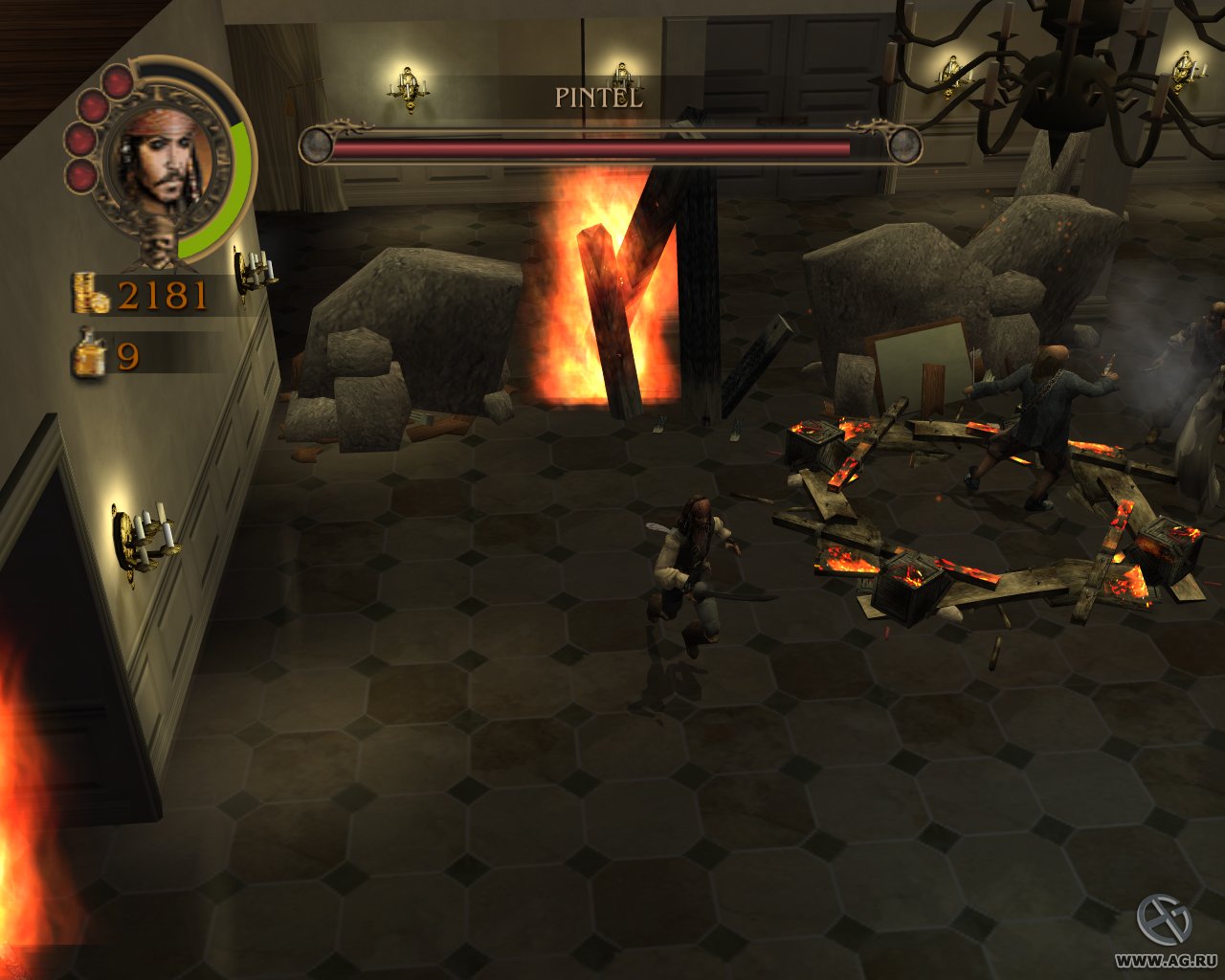Click the grog bottle icon

(90, 355)
